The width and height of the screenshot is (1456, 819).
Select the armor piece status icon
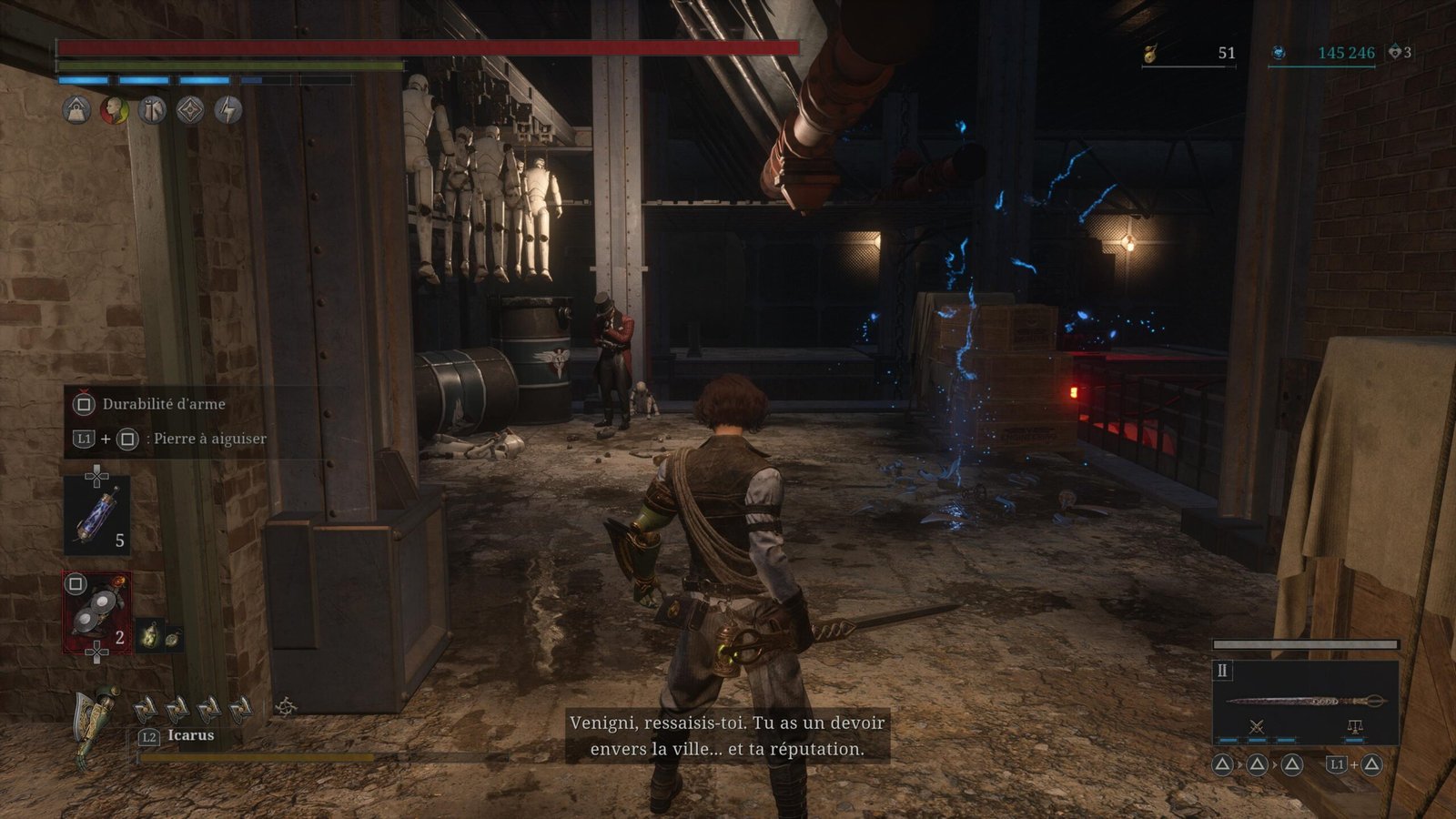(152, 110)
